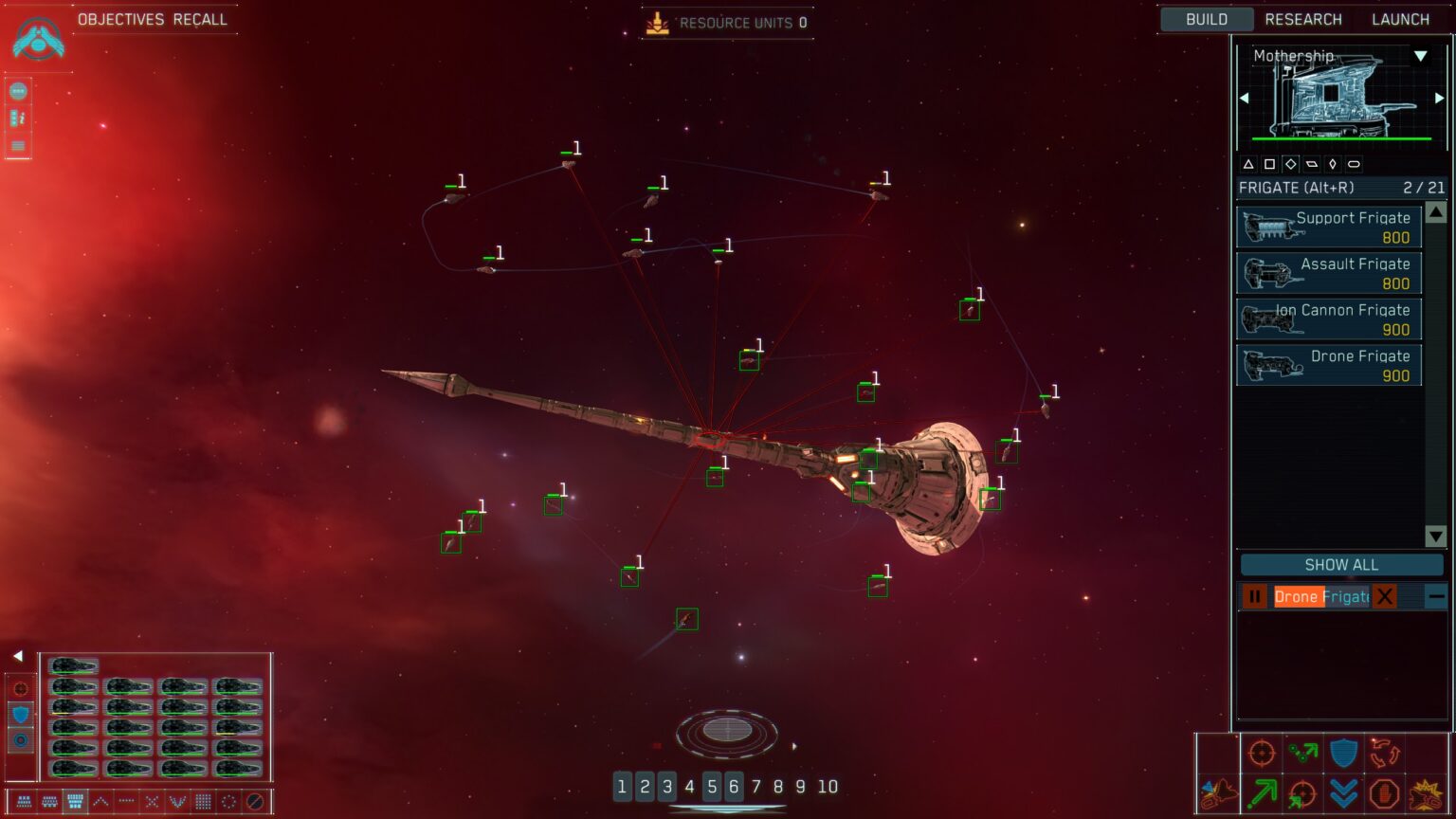Pause the Drone Frigate build order
This screenshot has height=819, width=1456.
[1255, 596]
